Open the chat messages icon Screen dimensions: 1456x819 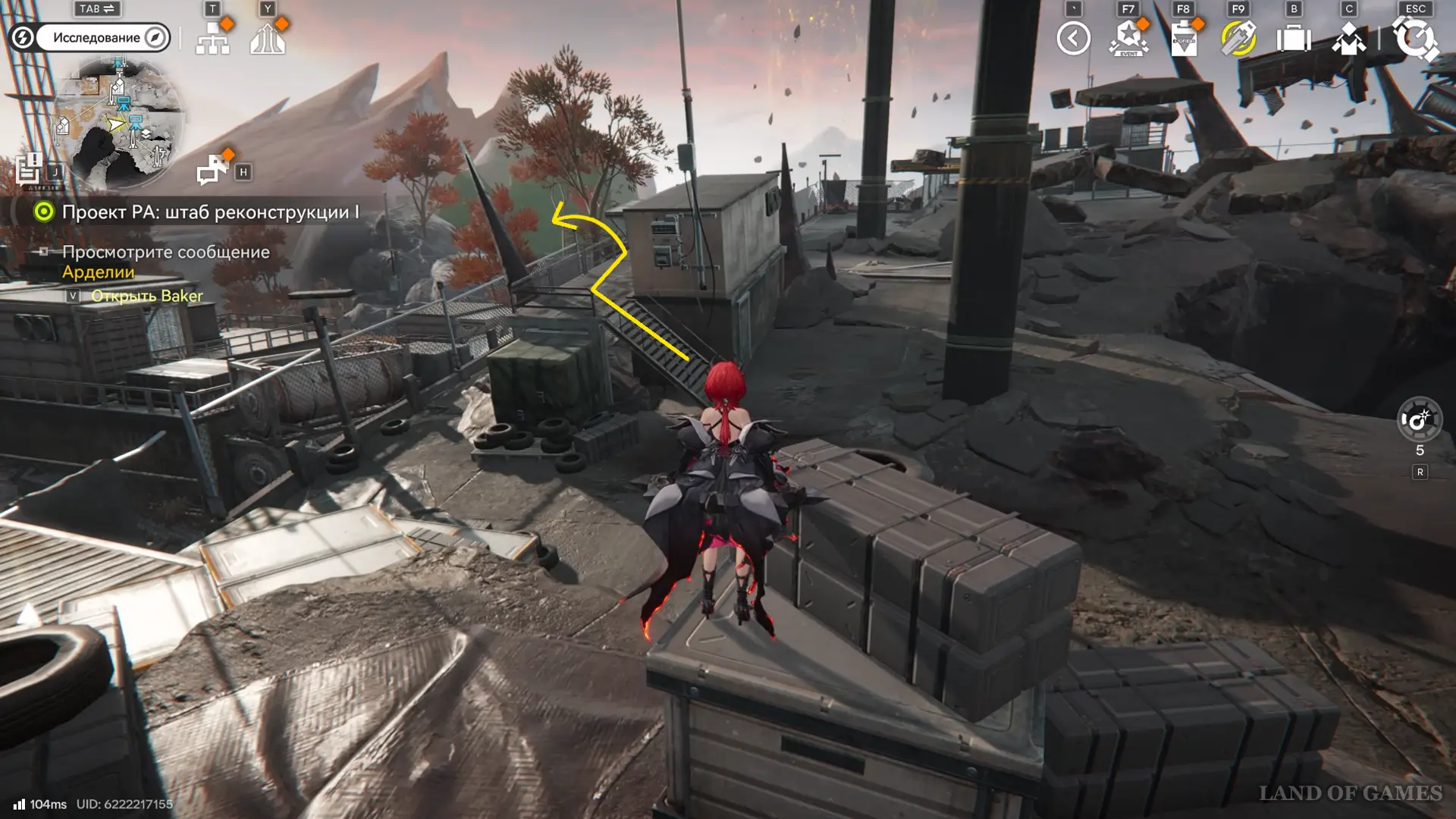213,170
